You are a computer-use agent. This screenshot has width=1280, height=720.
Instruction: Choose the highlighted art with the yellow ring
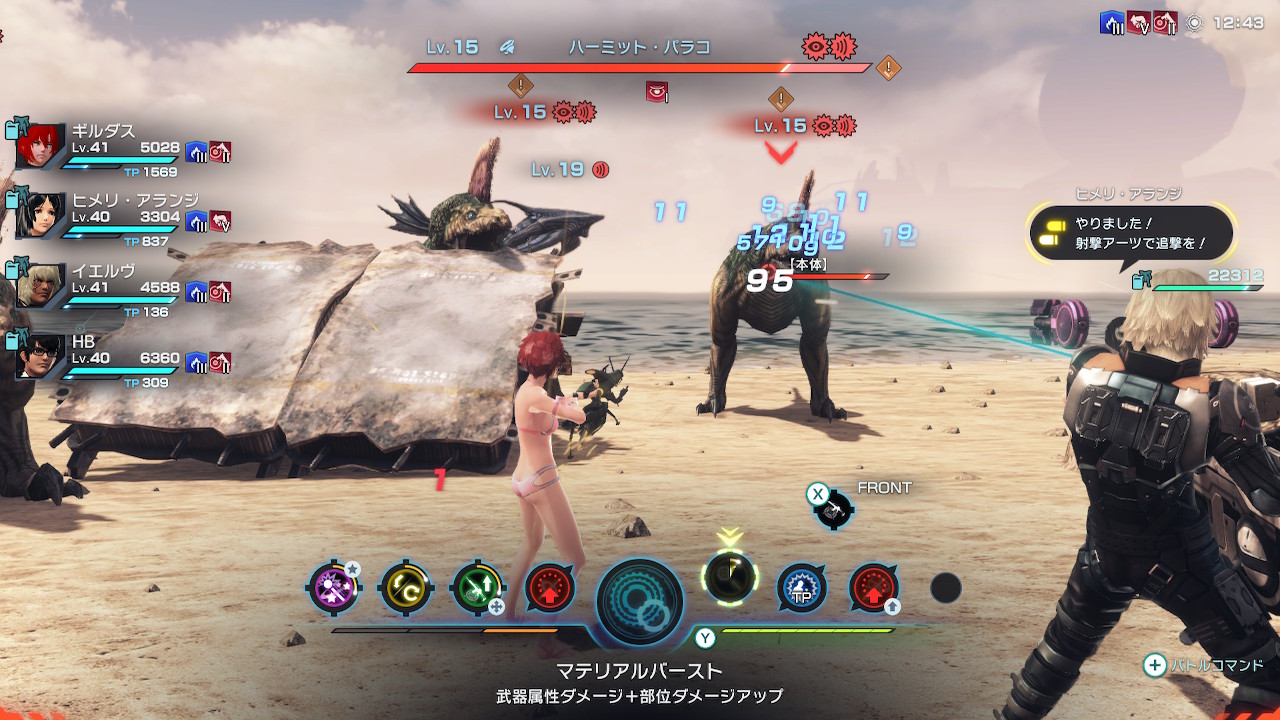tap(730, 577)
